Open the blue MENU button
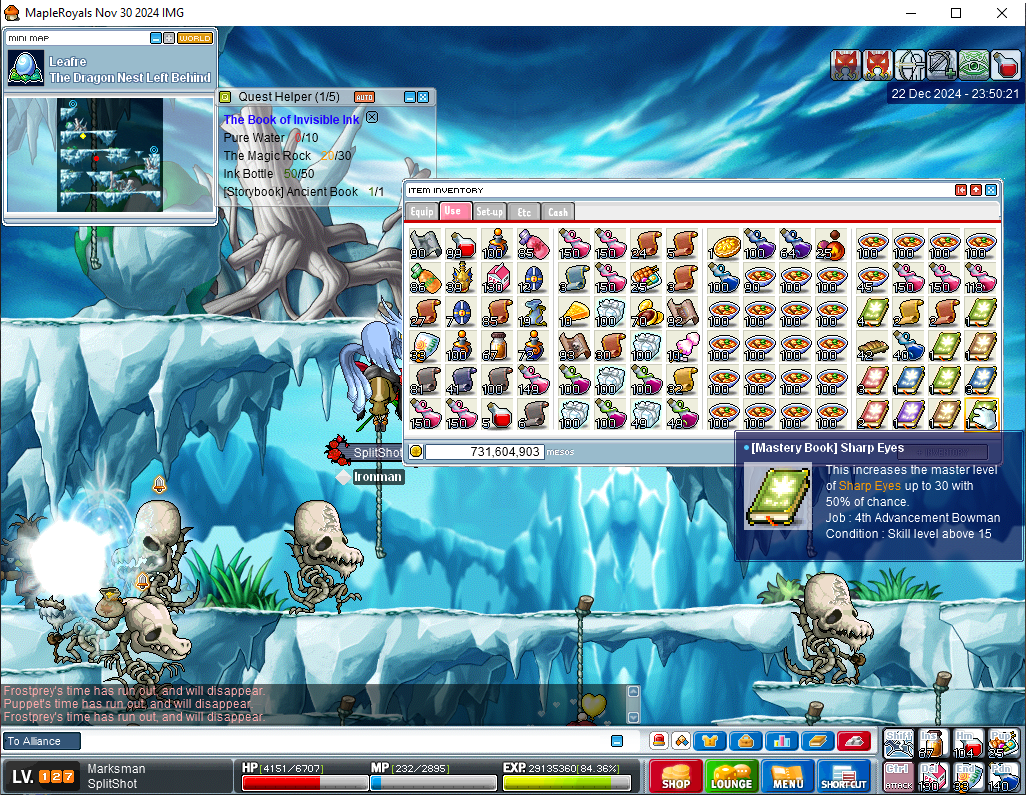The image size is (1026, 795). 787,776
